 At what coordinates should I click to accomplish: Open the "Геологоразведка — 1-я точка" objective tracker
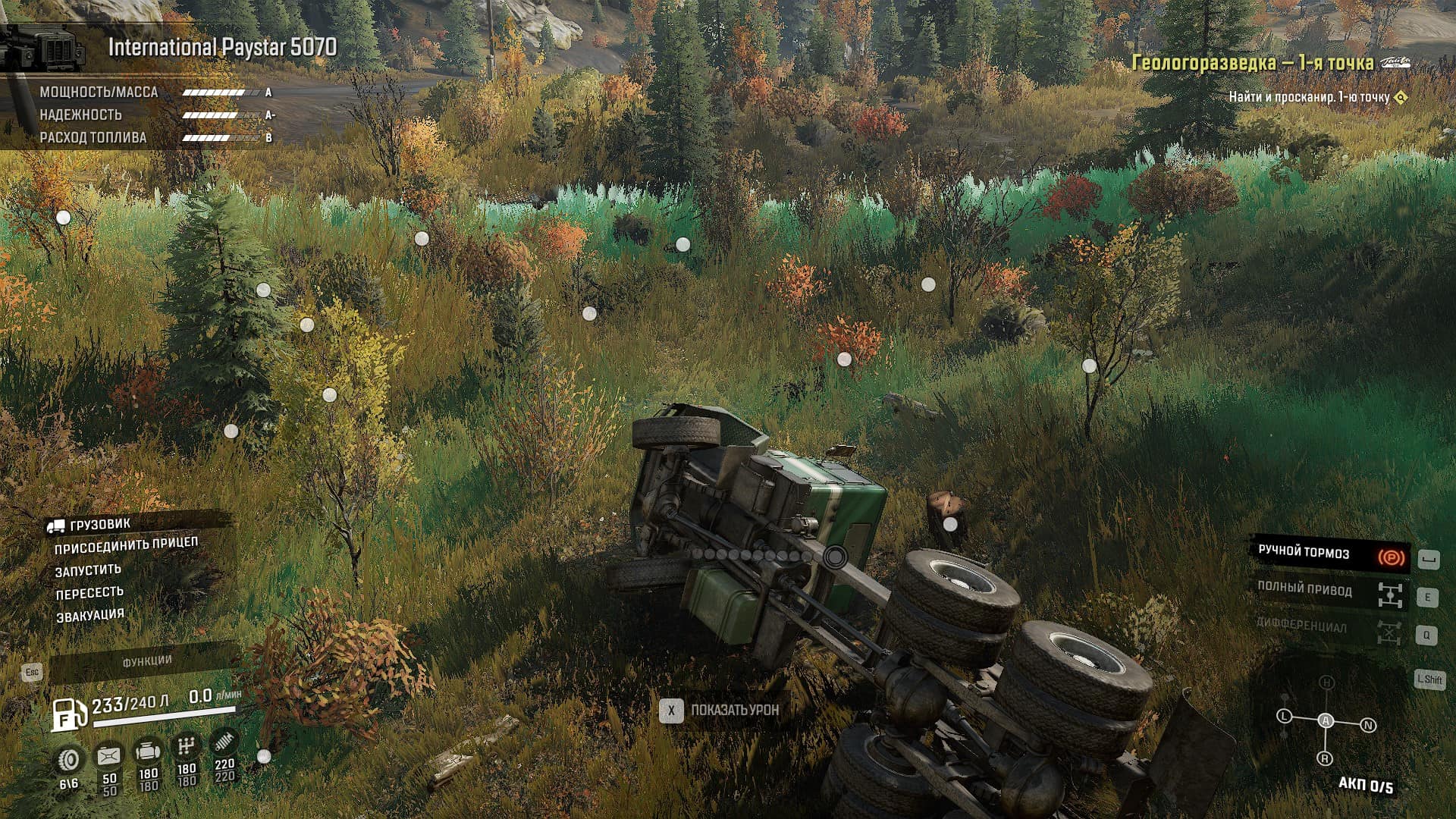tap(1253, 62)
